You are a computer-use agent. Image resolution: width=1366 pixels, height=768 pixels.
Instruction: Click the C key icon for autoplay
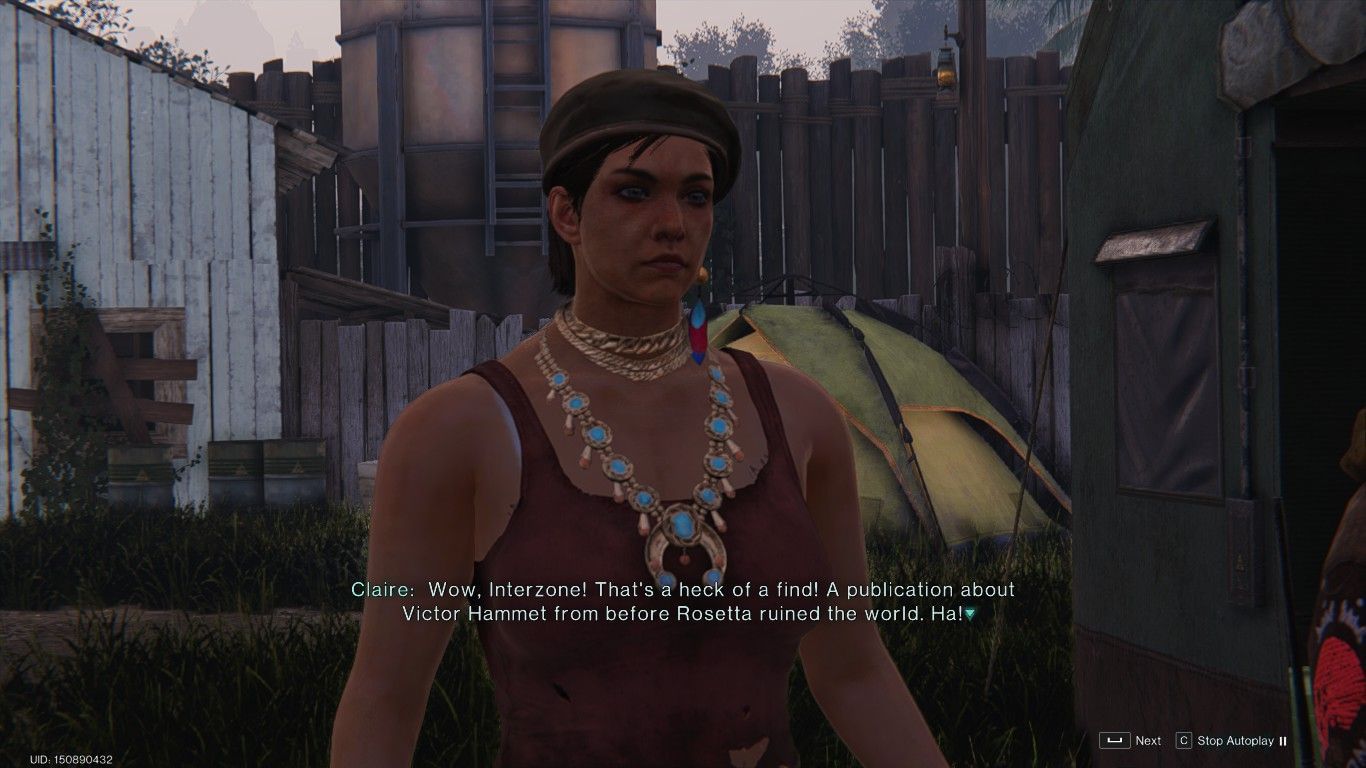(x=1184, y=740)
